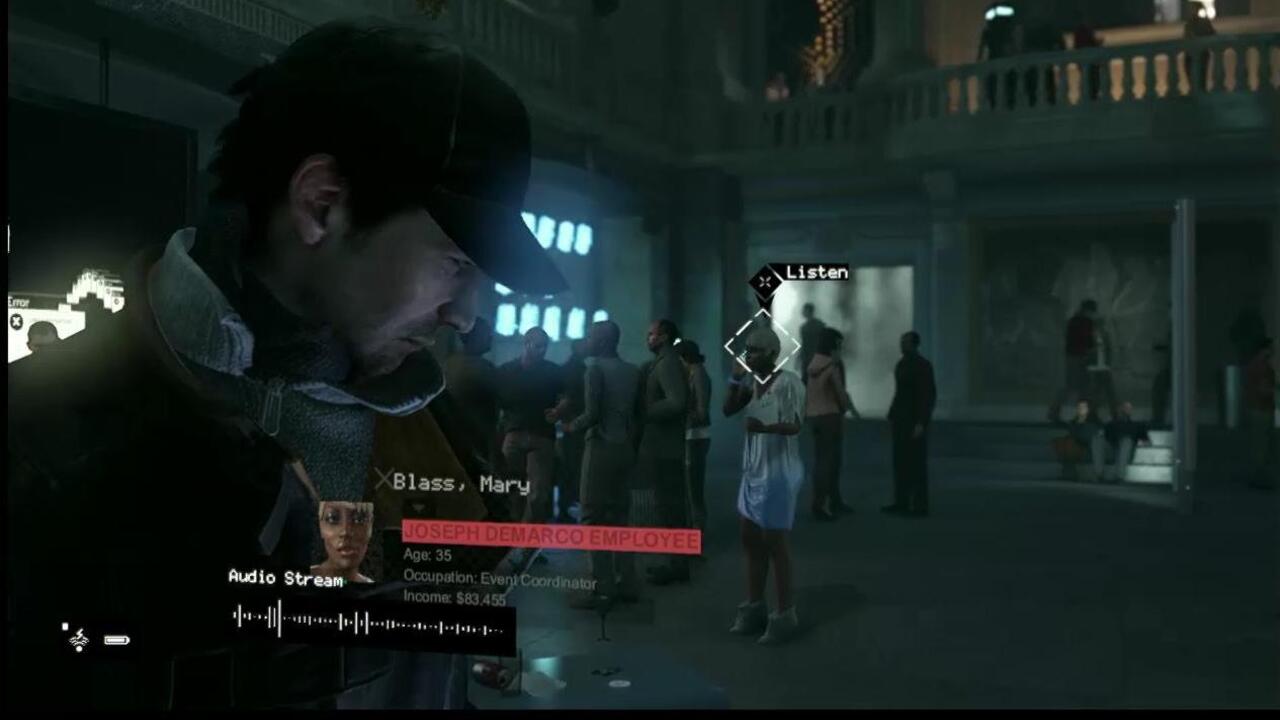Click the wireless signal icon bottom-left

coord(79,638)
